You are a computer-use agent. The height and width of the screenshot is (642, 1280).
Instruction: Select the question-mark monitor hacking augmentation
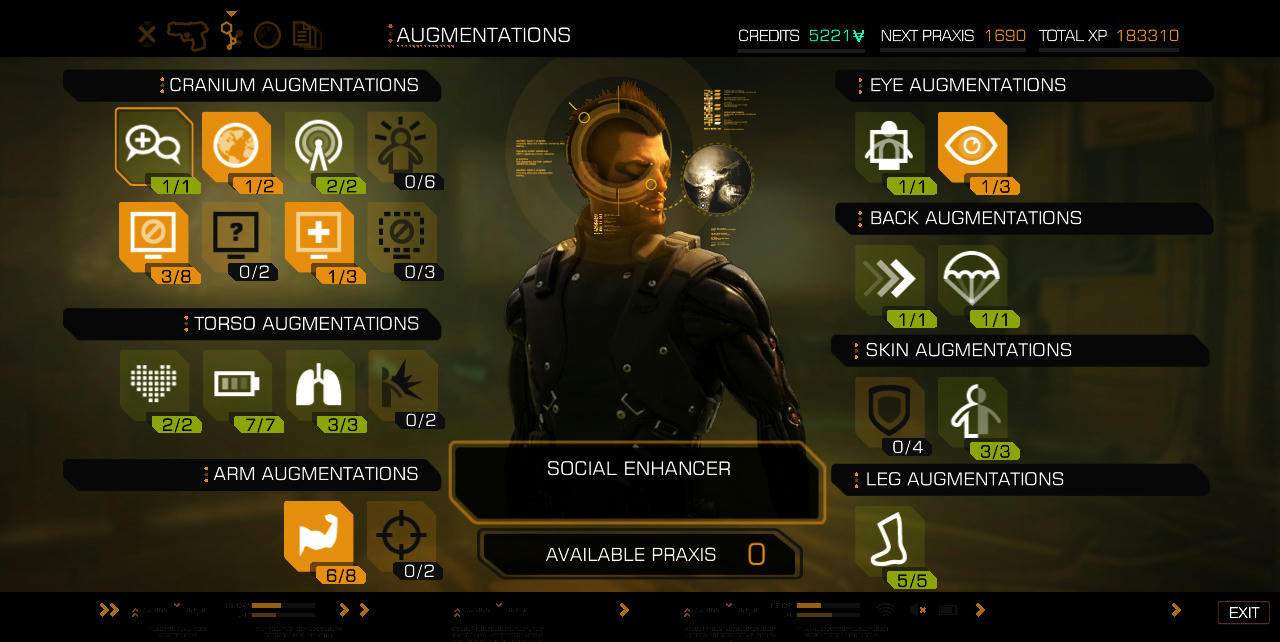(236, 236)
